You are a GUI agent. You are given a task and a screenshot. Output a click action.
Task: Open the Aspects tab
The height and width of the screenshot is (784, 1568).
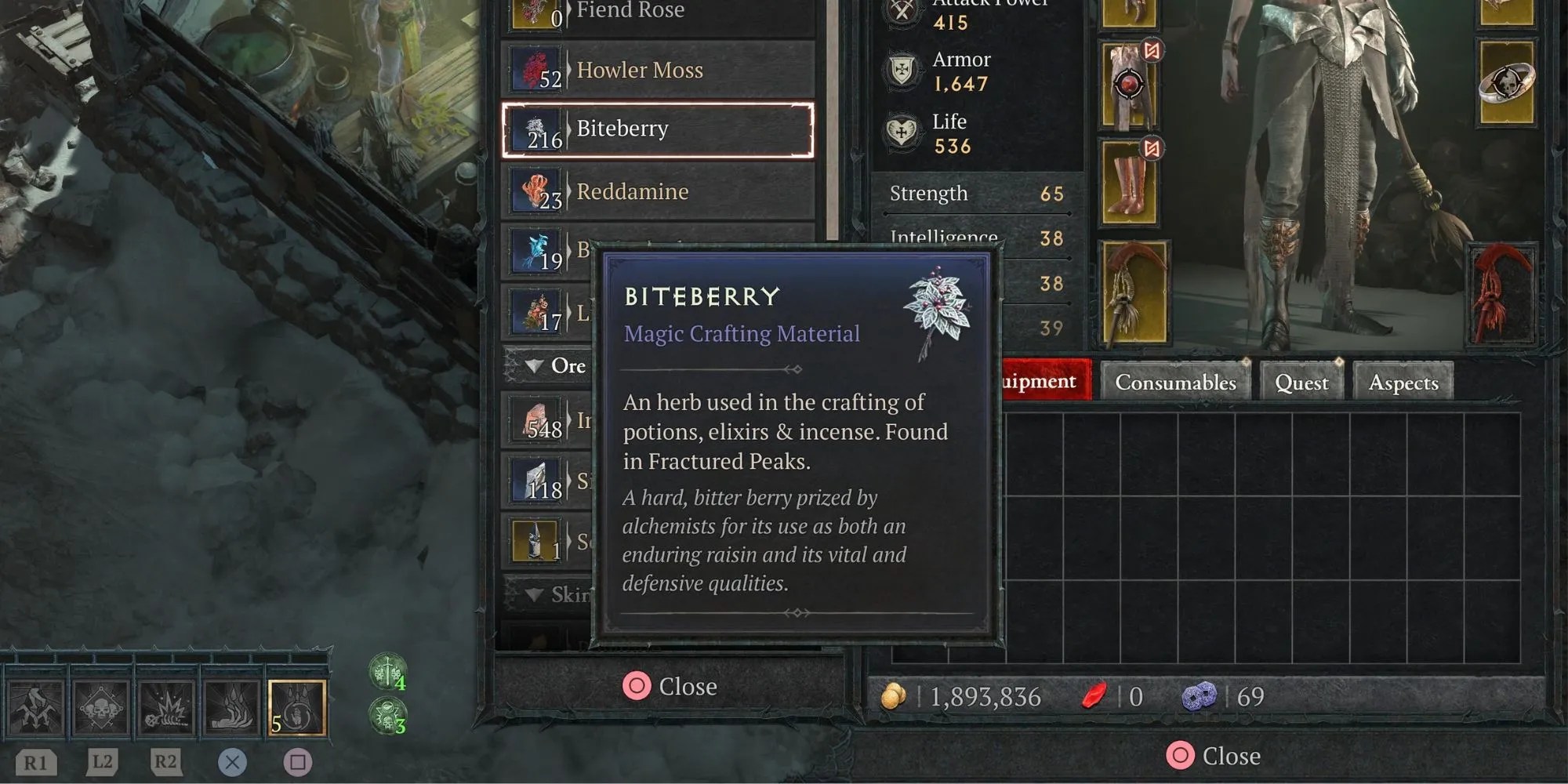(1403, 383)
